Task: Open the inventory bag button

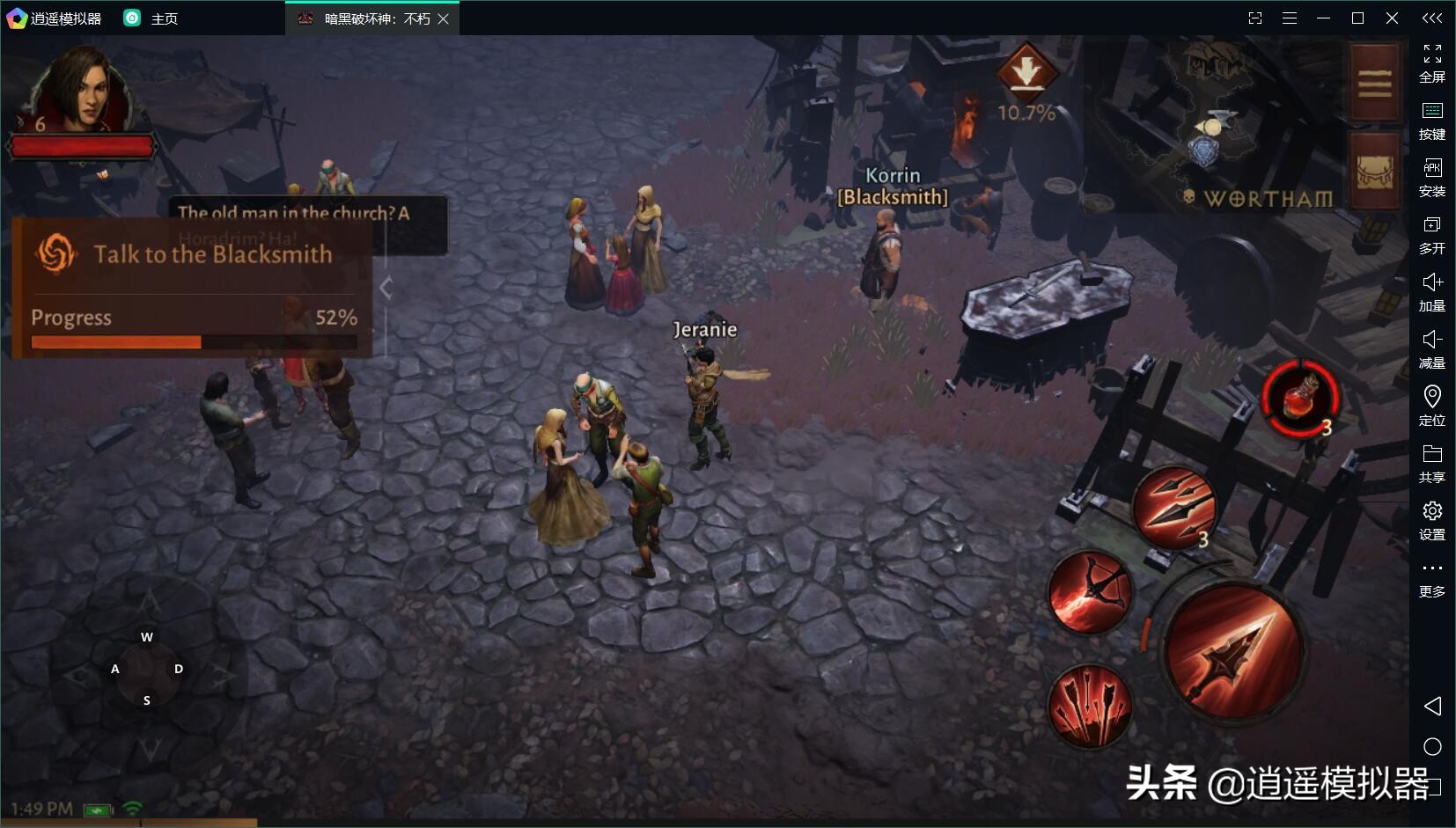Action: (x=1373, y=172)
